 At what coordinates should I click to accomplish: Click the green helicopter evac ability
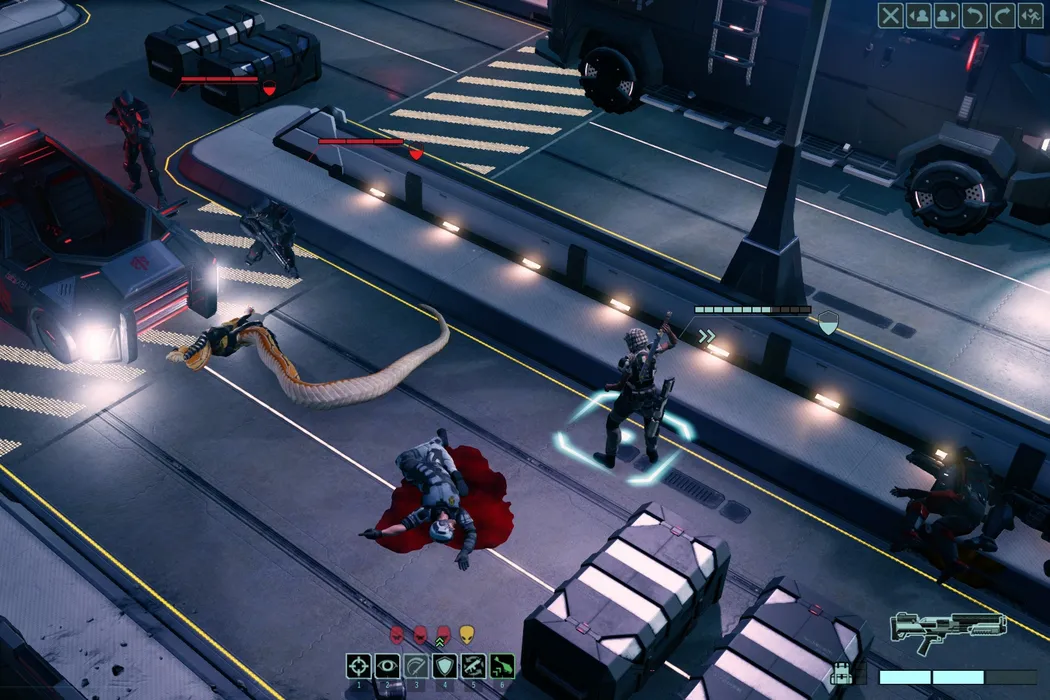click(502, 666)
